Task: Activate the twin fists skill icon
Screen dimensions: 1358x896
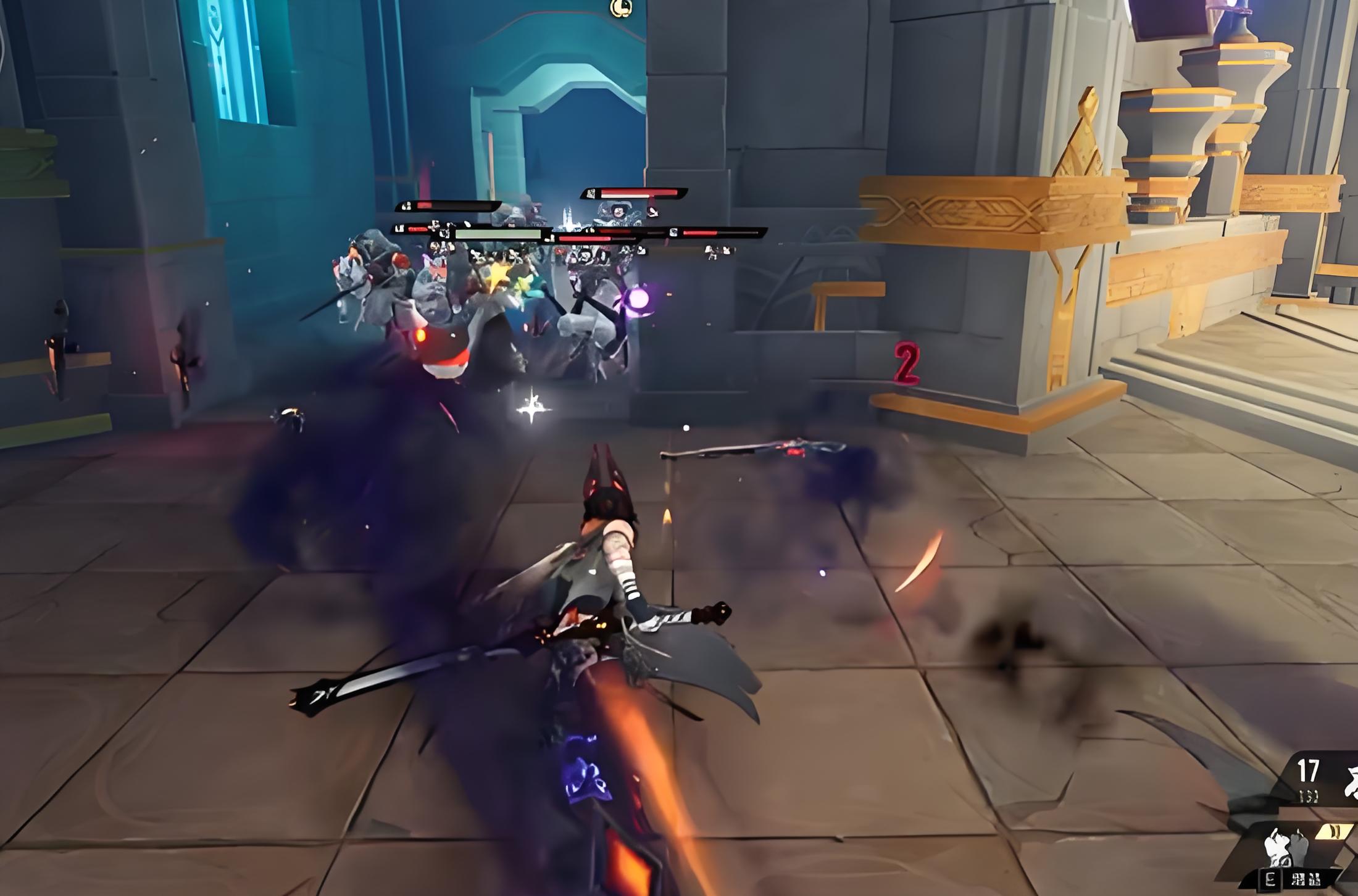Action: (x=1285, y=846)
